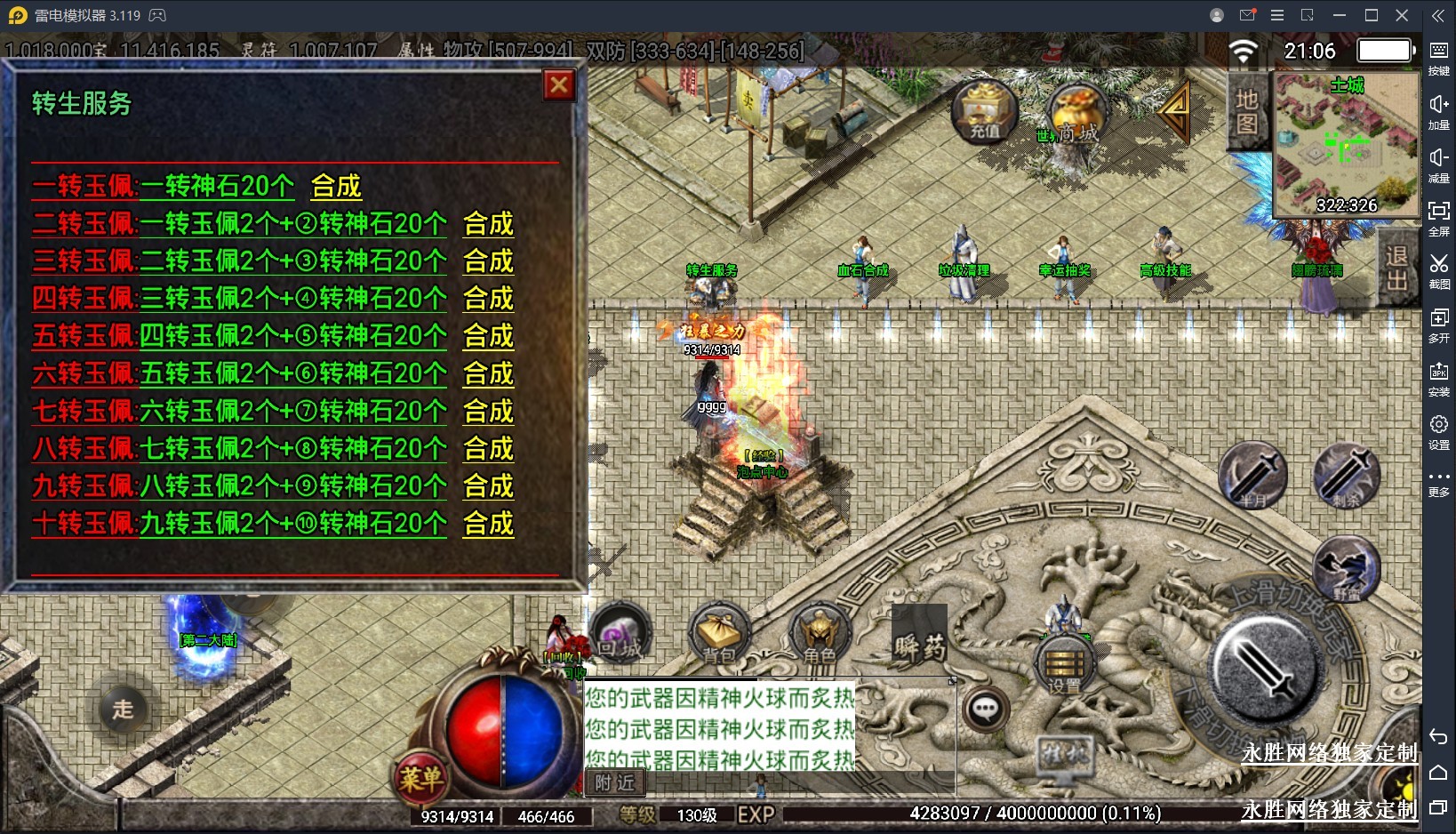Click 合成 for 三转玉佩
The height and width of the screenshot is (834, 1456).
[488, 261]
